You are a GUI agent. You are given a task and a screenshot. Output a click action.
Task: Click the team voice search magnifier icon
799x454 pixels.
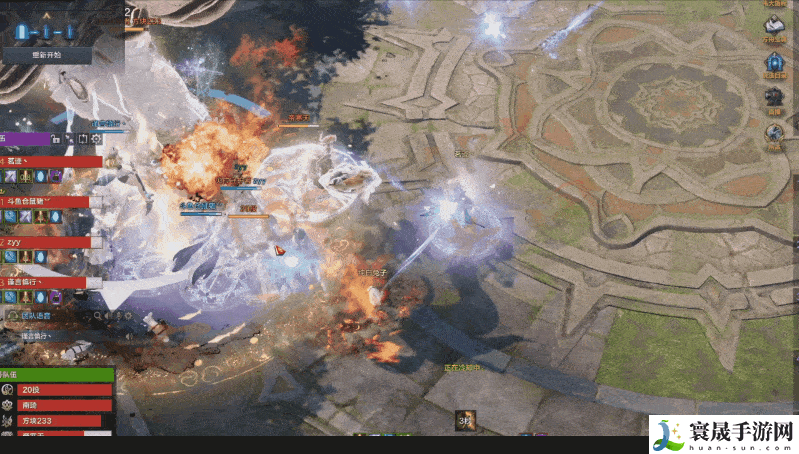point(98,316)
